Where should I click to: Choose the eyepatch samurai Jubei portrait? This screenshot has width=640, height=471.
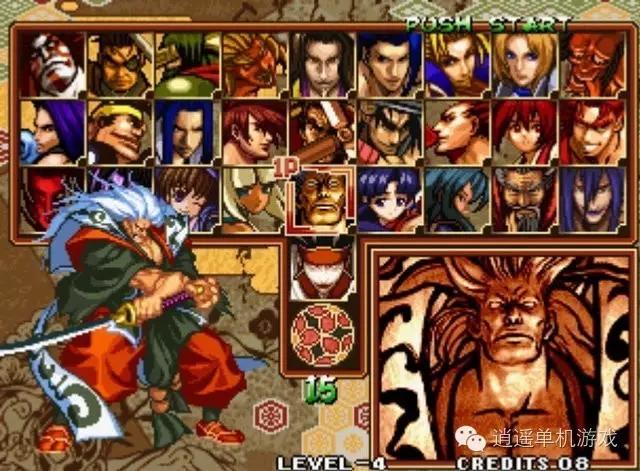(x=119, y=64)
